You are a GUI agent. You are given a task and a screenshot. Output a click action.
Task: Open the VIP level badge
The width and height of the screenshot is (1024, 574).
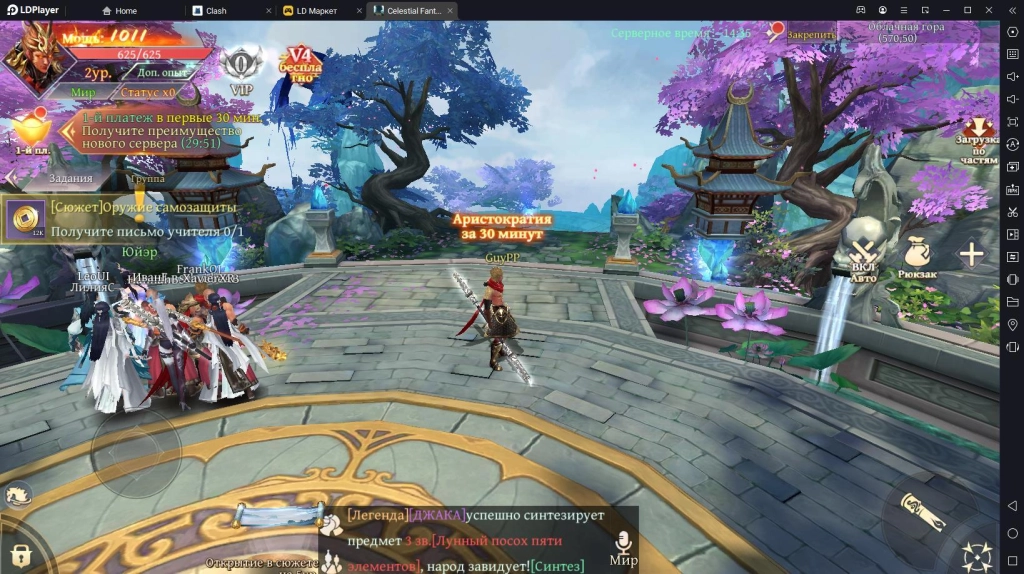click(x=241, y=69)
